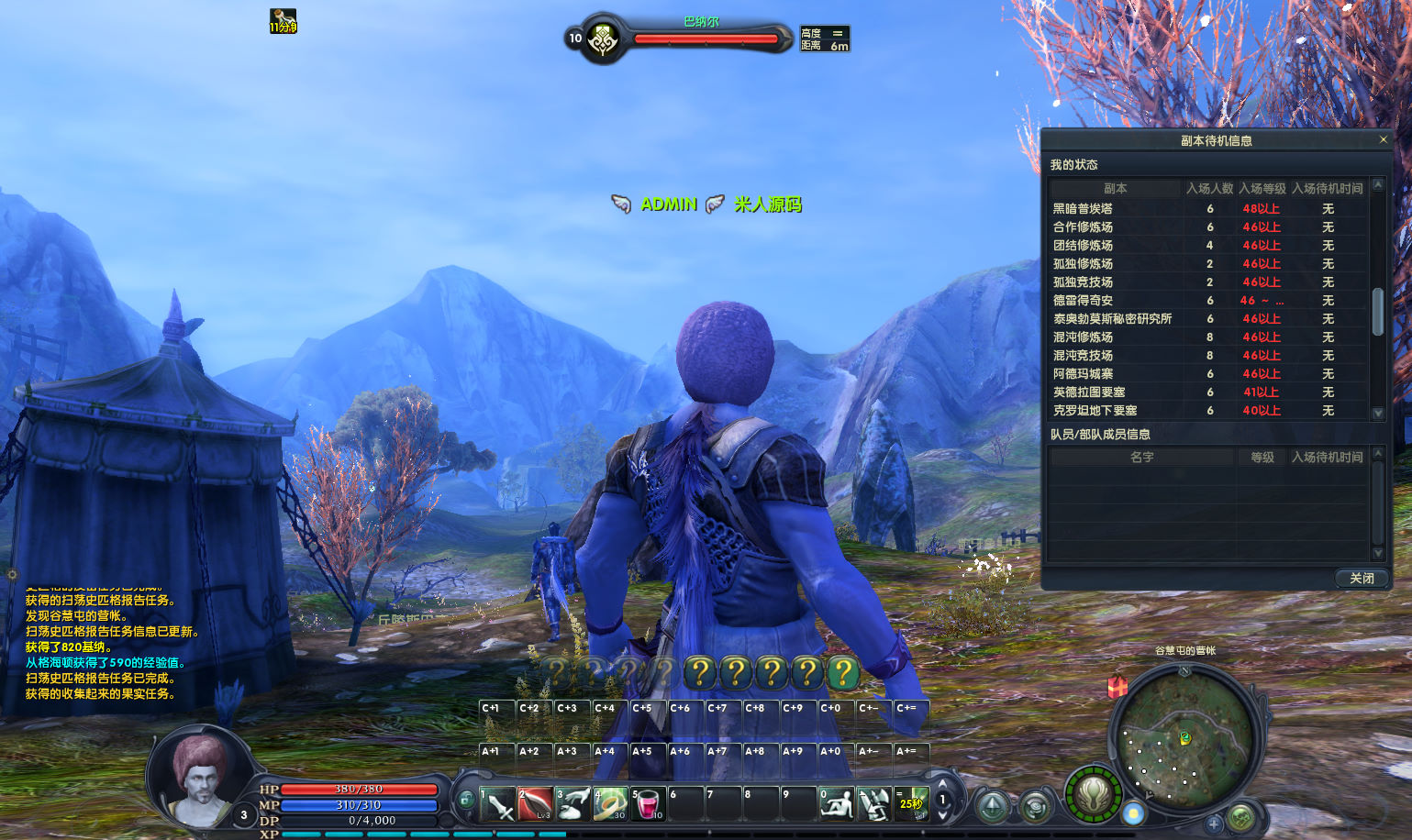Open the red gift box icon
The width and height of the screenshot is (1412, 840).
click(x=1117, y=686)
